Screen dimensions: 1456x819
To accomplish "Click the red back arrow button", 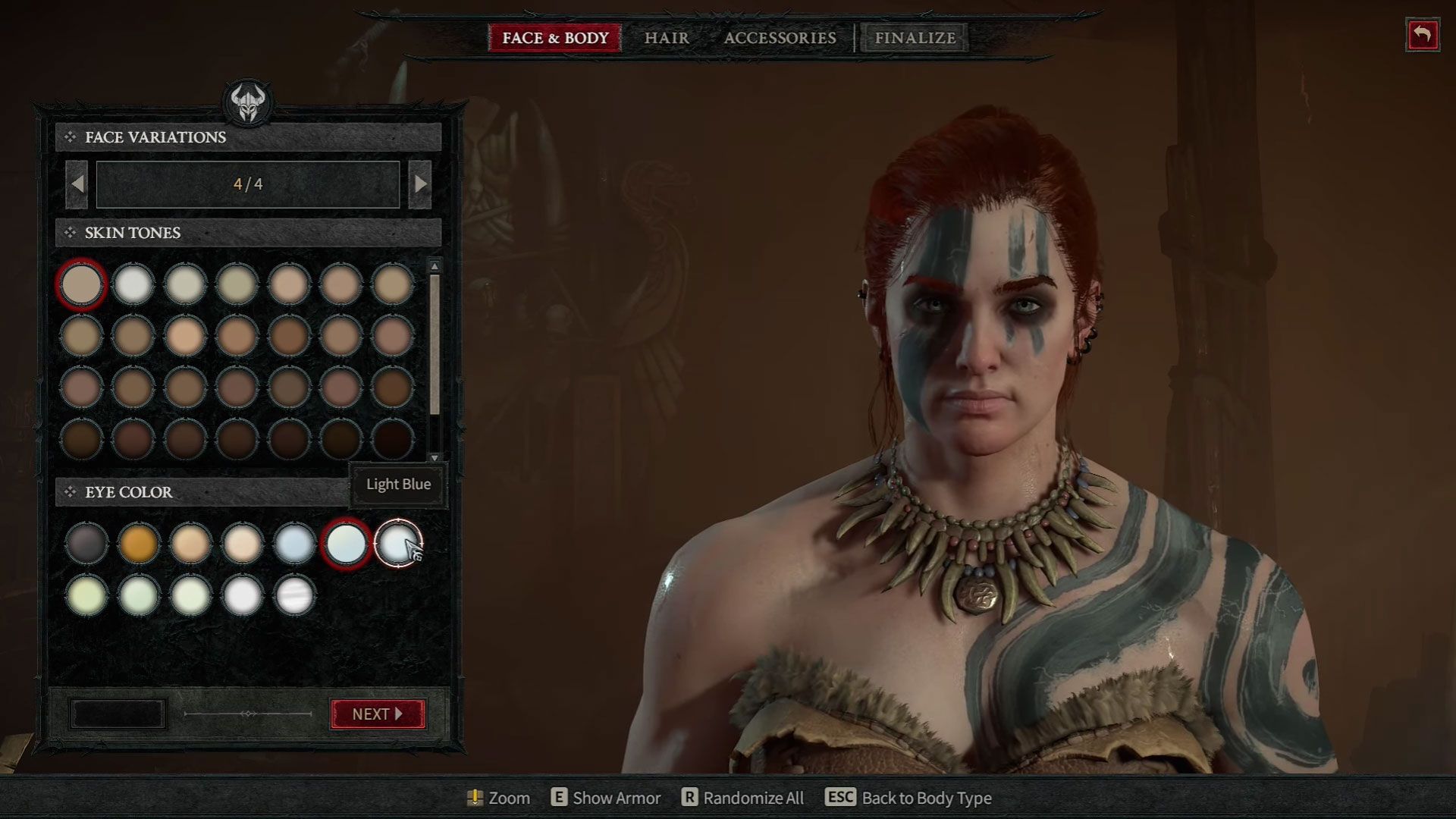I will coord(1422,35).
